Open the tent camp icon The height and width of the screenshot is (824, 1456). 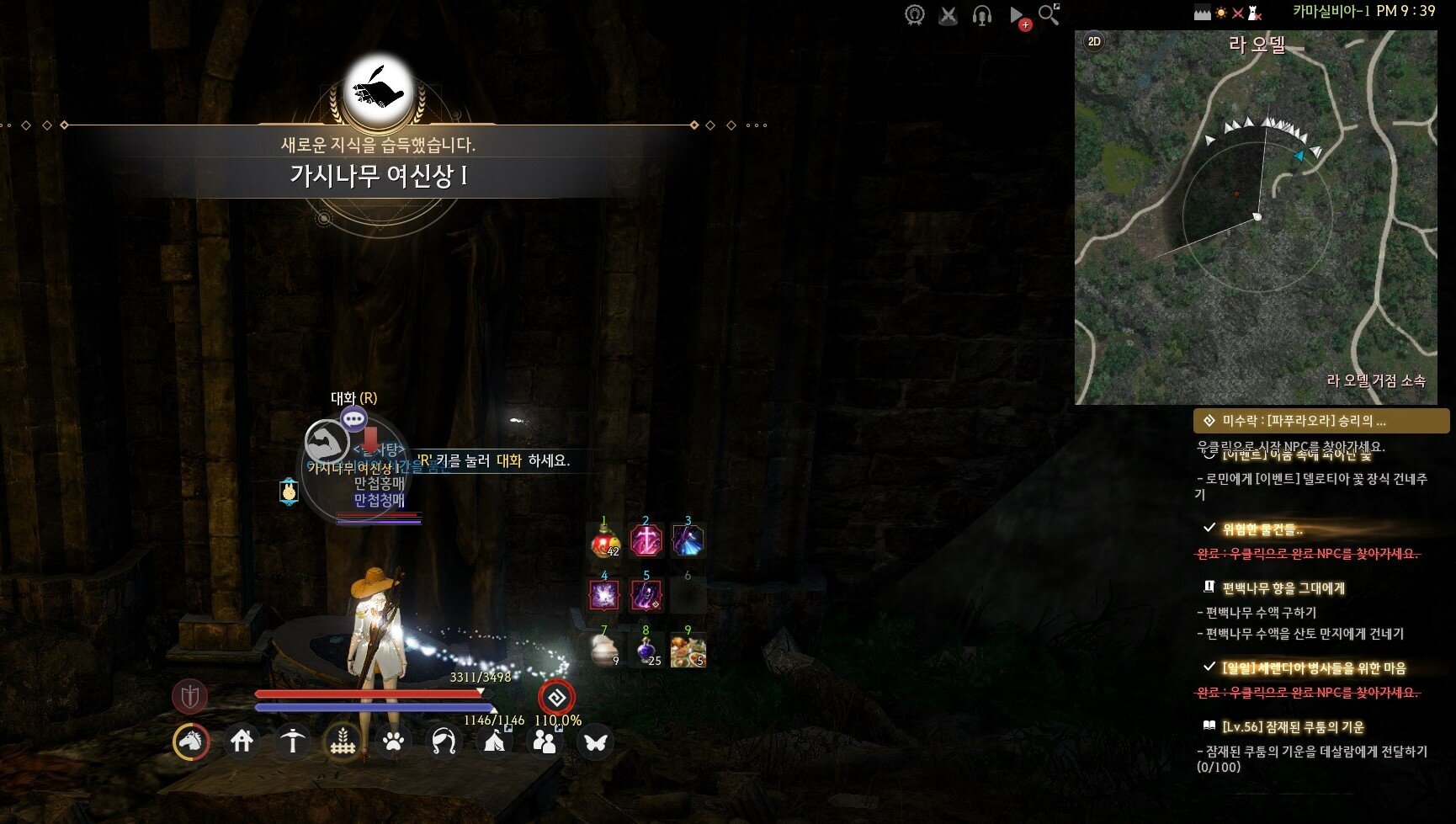(x=494, y=742)
